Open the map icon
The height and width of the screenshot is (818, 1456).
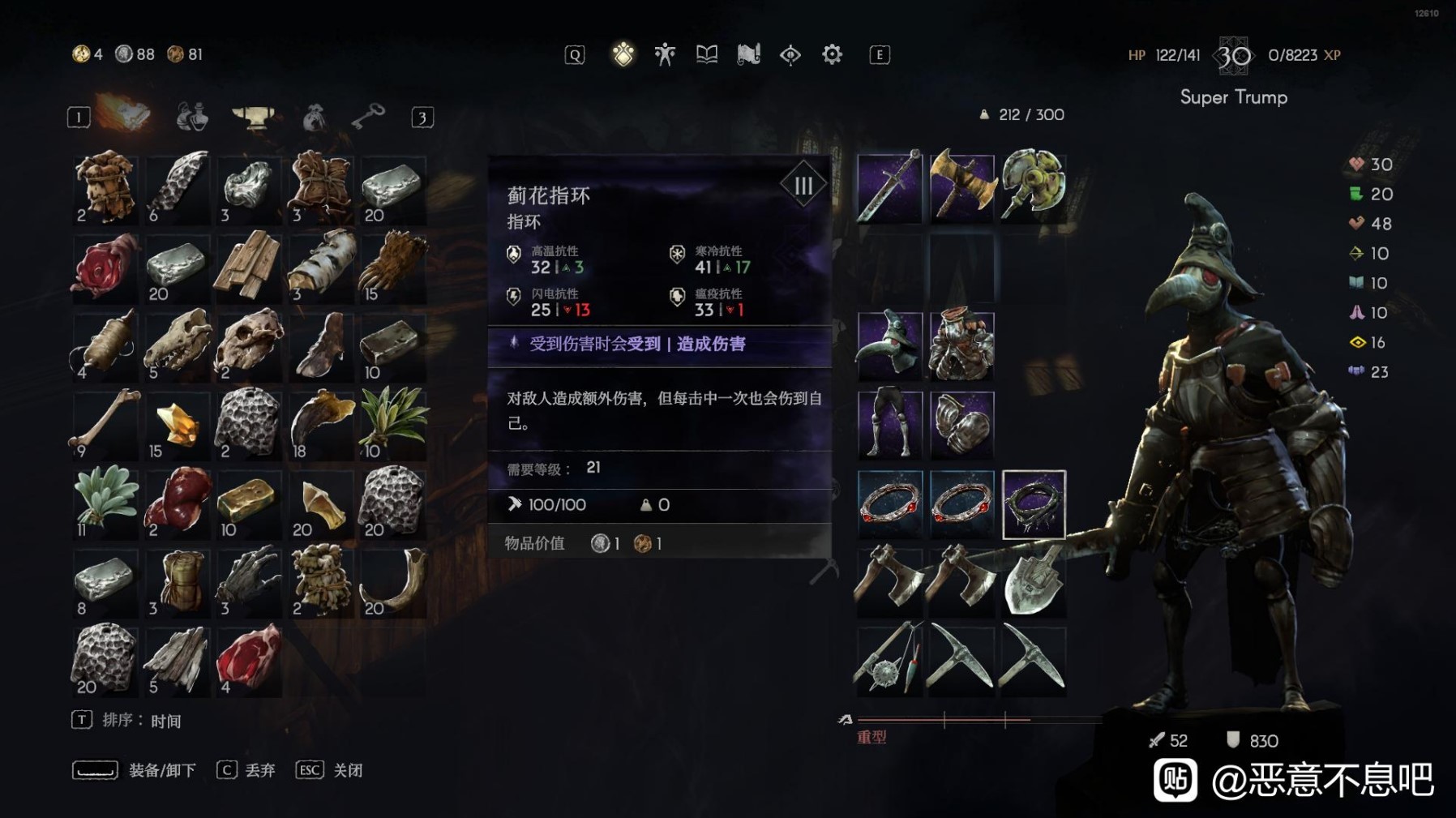click(x=749, y=54)
